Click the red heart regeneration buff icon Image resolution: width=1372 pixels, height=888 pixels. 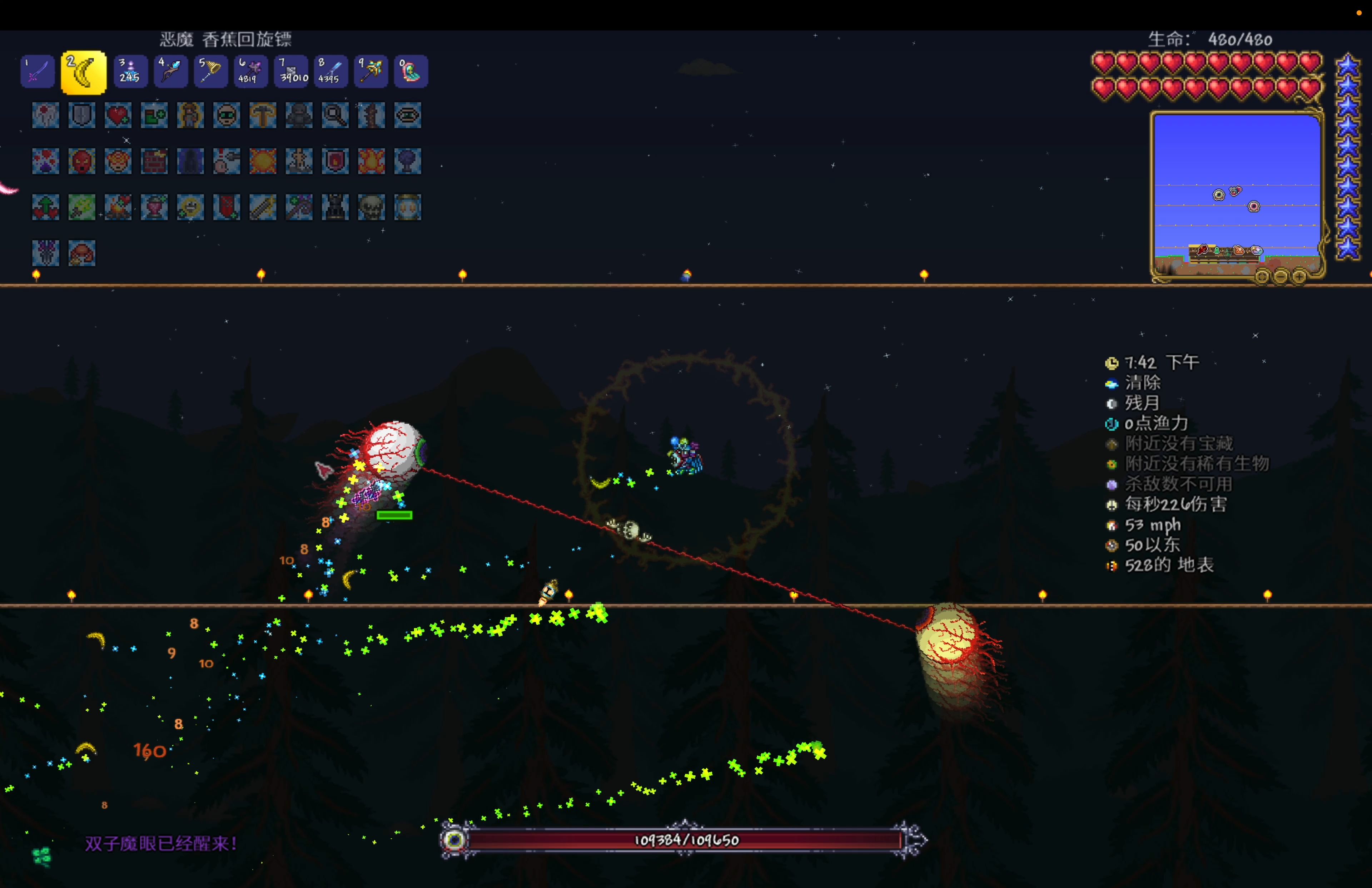118,115
